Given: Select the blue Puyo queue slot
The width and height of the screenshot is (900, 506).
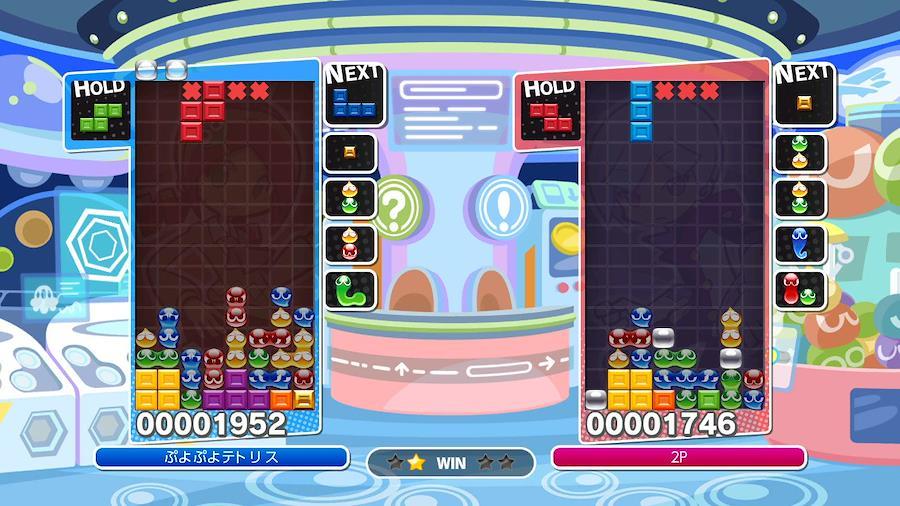Looking at the screenshot, I should pyautogui.click(x=801, y=245).
